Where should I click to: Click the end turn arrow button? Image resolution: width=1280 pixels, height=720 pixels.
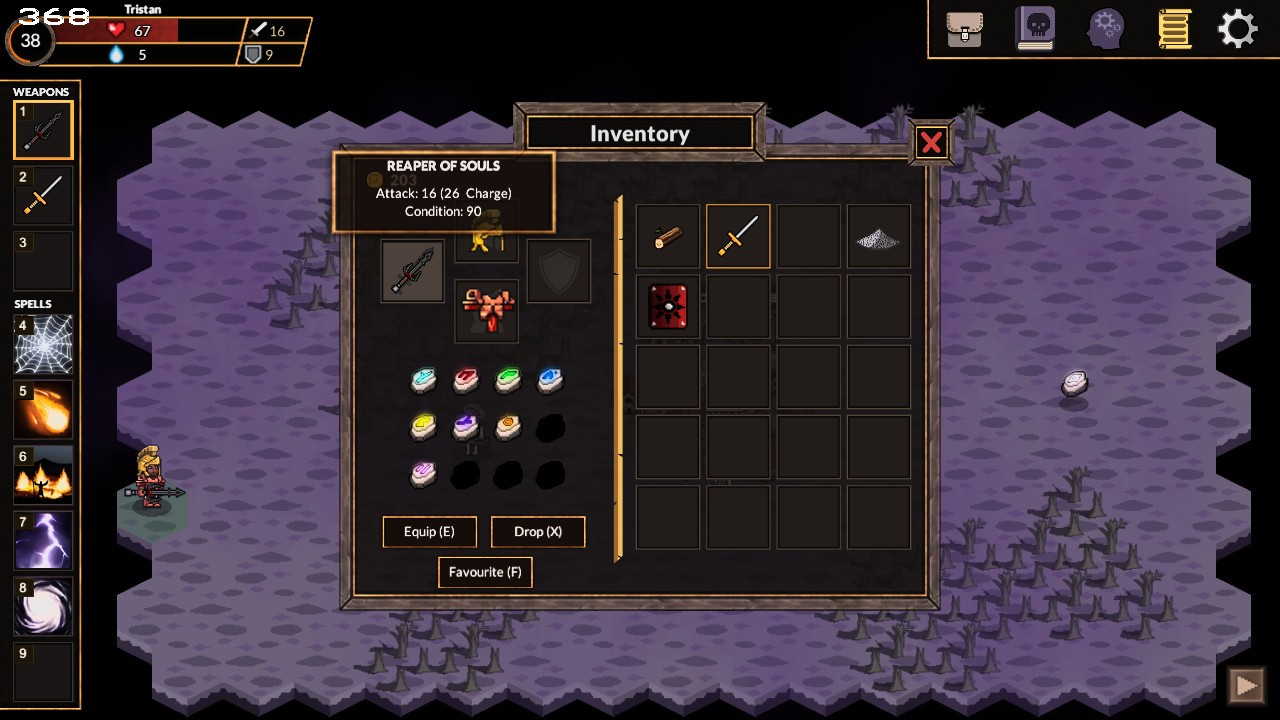click(x=1246, y=685)
